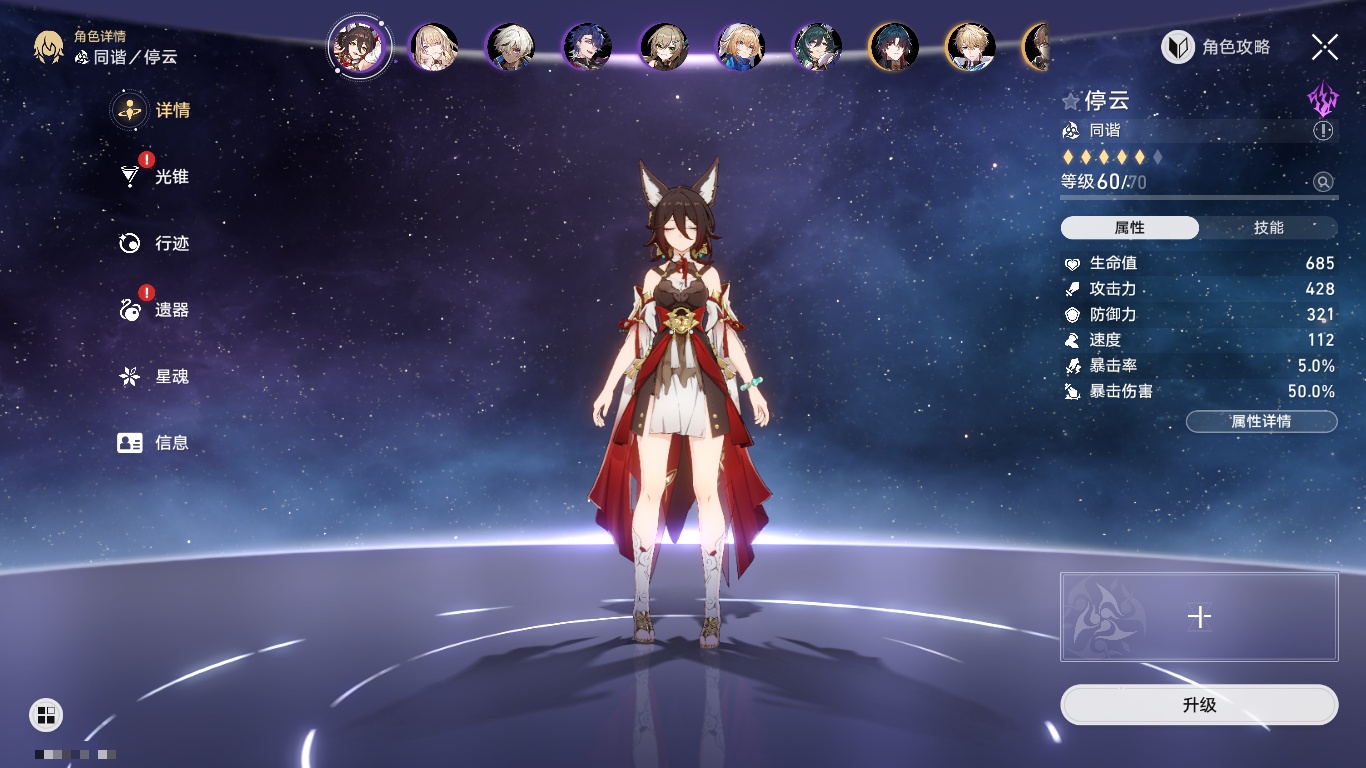Open the four-square menu icon at bottom left
1366x768 pixels.
(x=45, y=714)
